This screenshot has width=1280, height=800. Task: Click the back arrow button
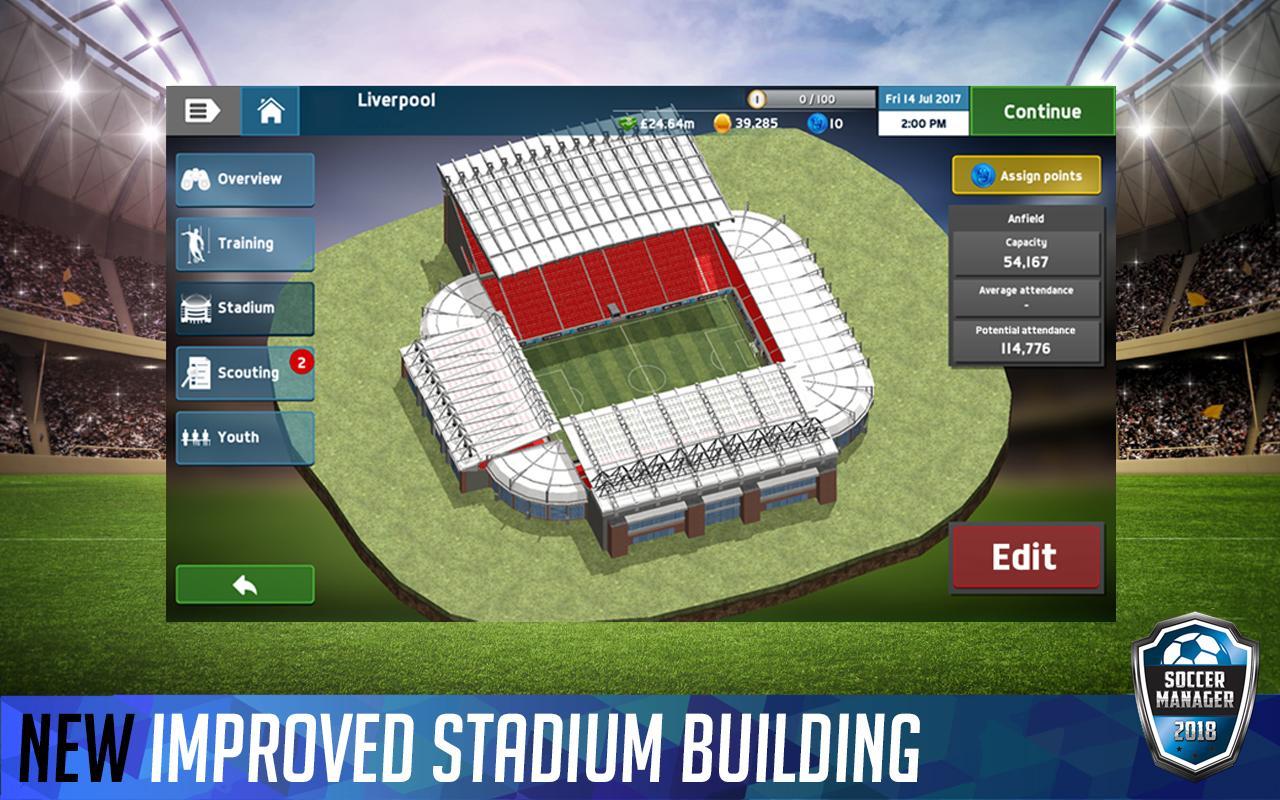(245, 584)
